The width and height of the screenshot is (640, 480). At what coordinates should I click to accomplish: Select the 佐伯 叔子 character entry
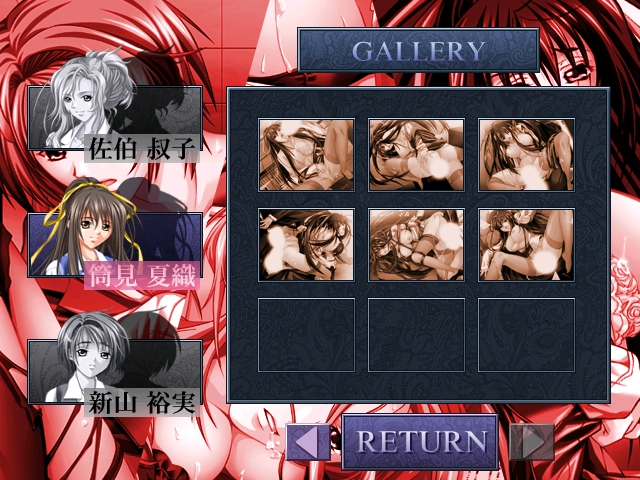pyautogui.click(x=114, y=119)
